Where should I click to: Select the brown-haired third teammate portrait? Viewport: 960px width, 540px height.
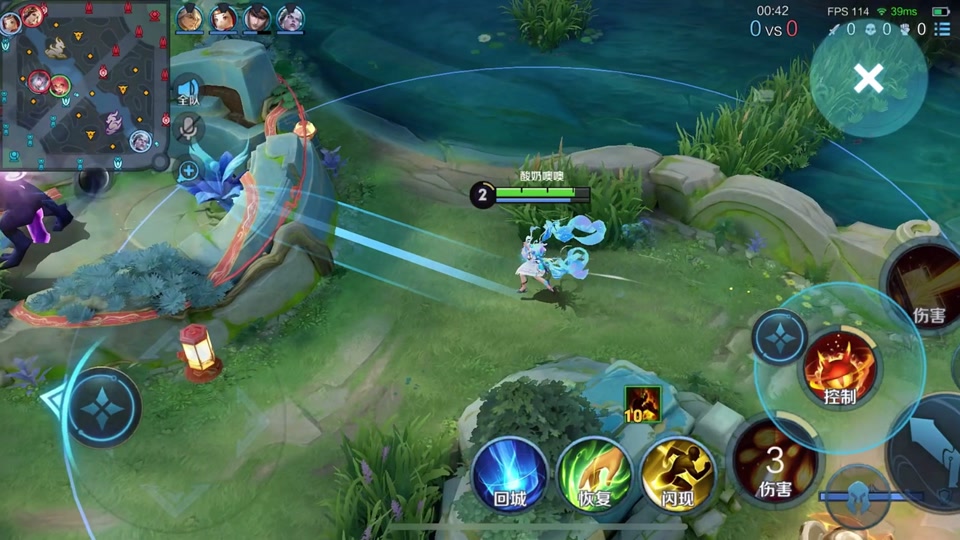(x=257, y=18)
